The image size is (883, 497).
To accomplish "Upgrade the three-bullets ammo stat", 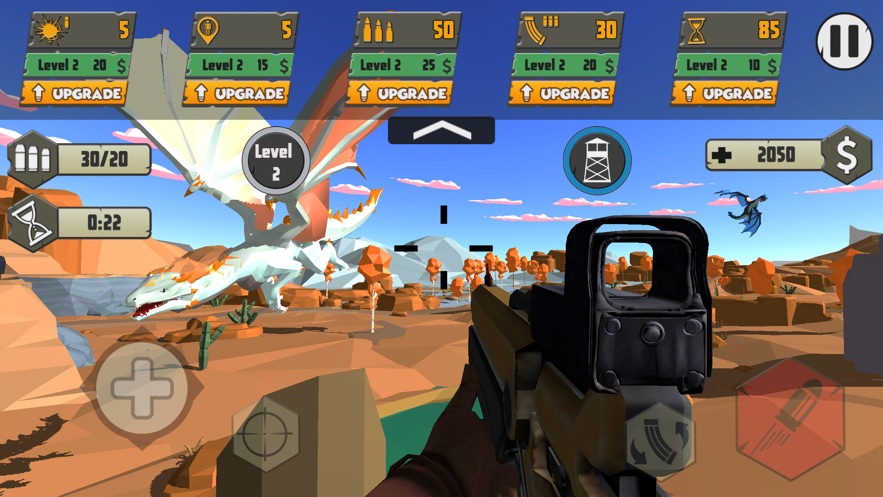I will click(402, 94).
